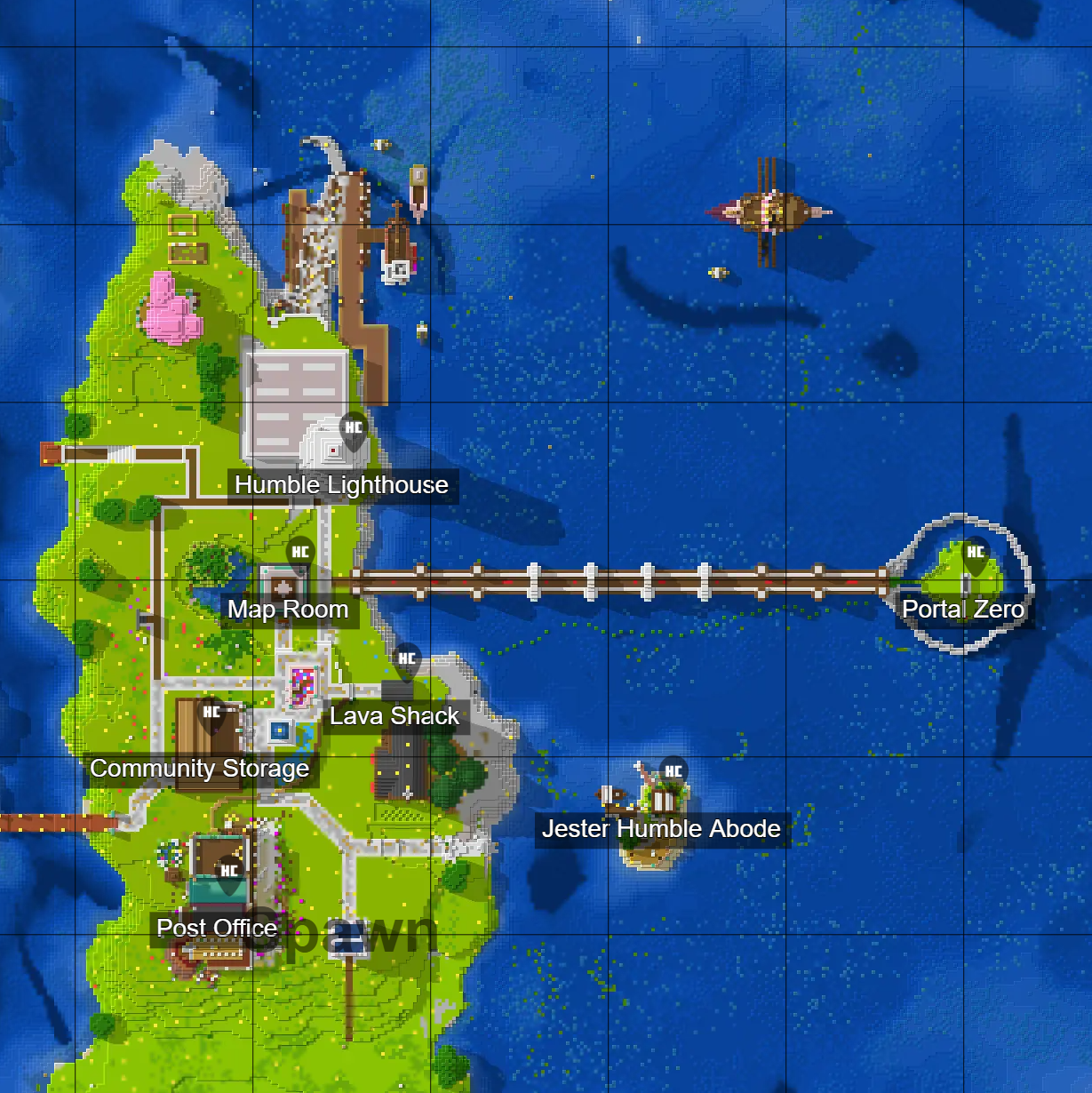Select the Map Room marker pin
Screen dimensions: 1092x1093
[300, 554]
